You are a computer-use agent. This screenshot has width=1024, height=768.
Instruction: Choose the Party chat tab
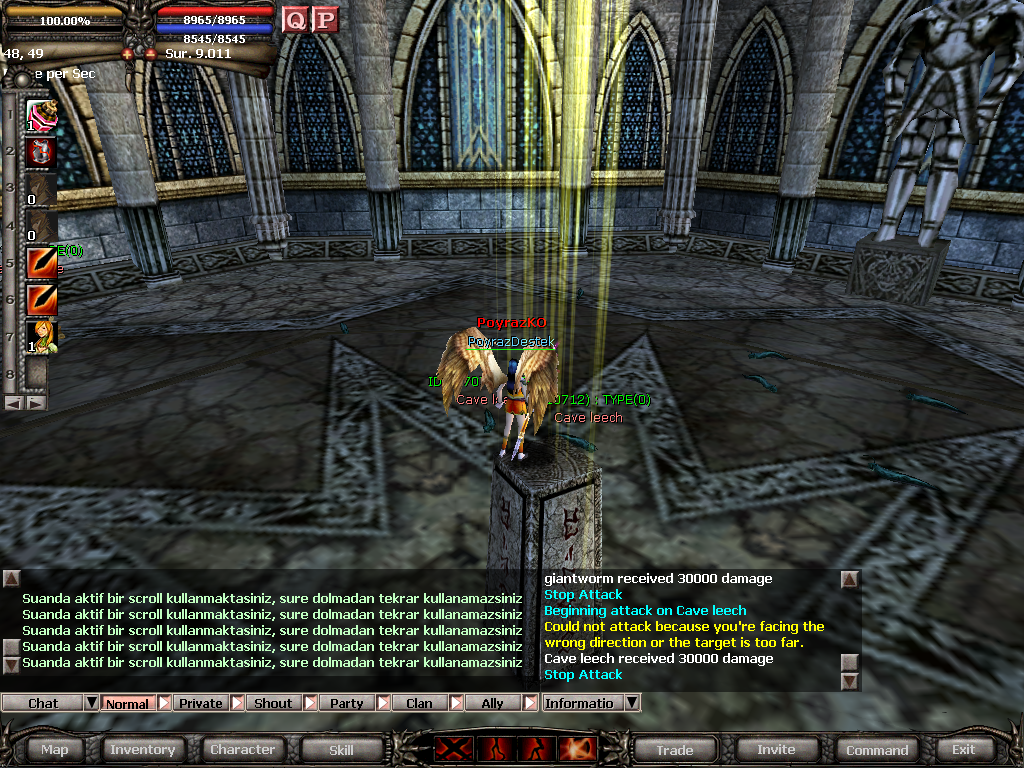coord(347,703)
